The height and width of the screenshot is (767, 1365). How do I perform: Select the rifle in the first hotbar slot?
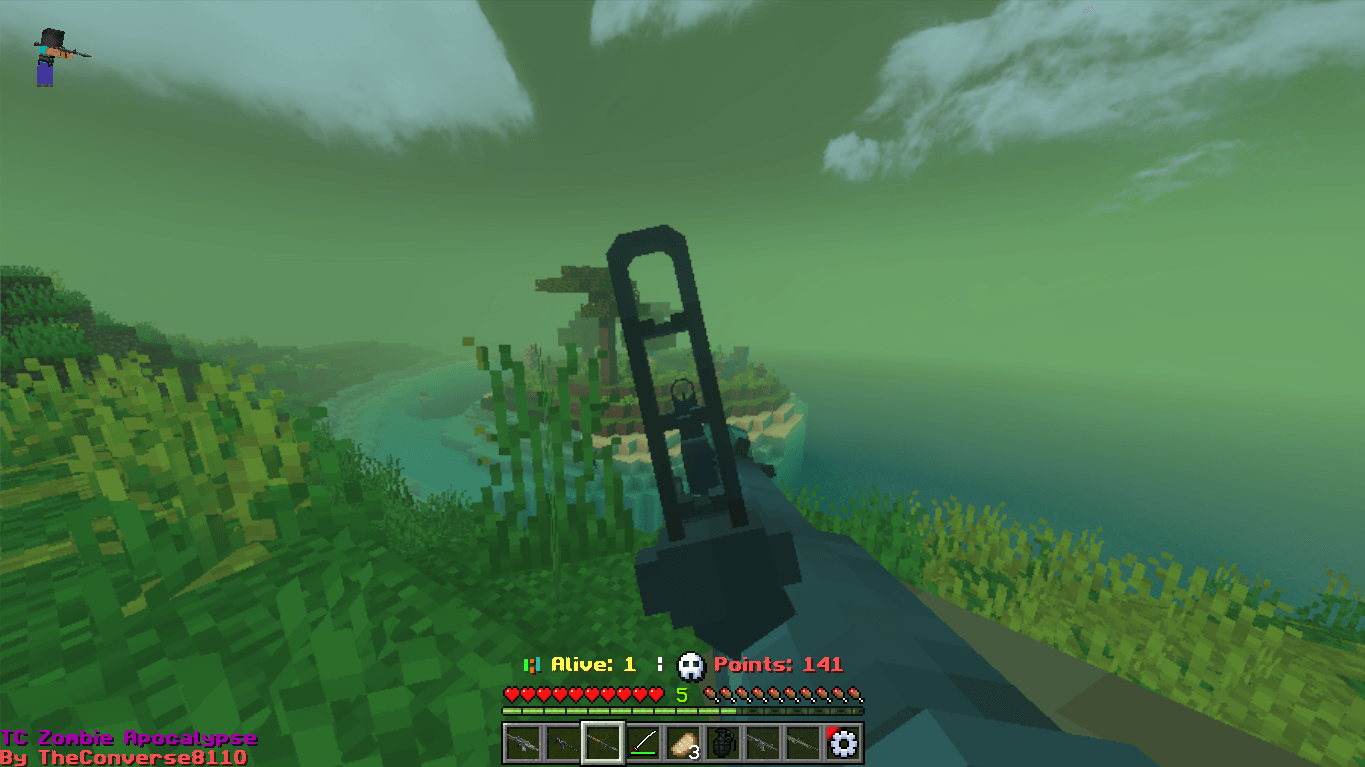tap(522, 743)
